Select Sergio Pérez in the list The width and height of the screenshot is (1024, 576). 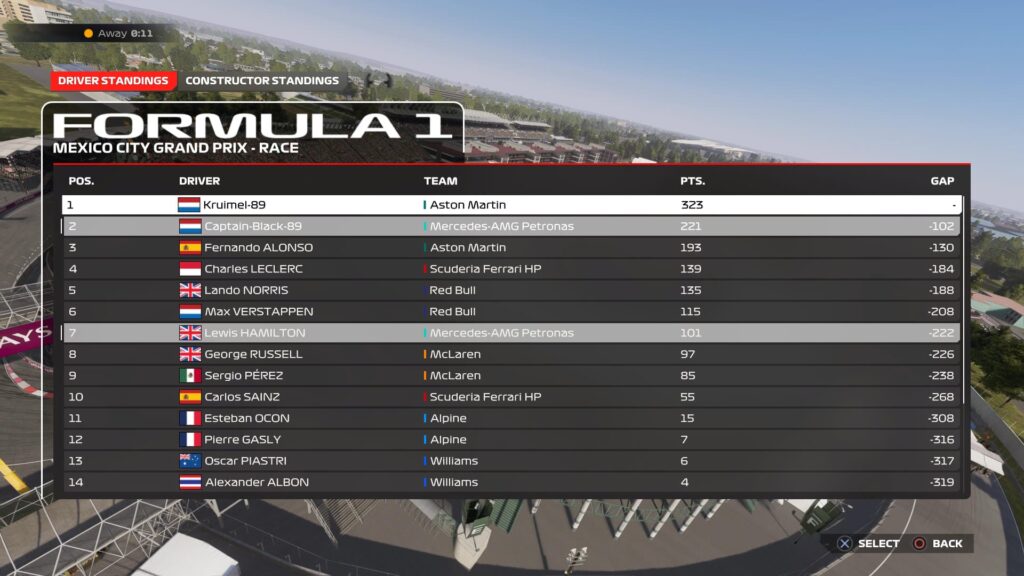511,376
